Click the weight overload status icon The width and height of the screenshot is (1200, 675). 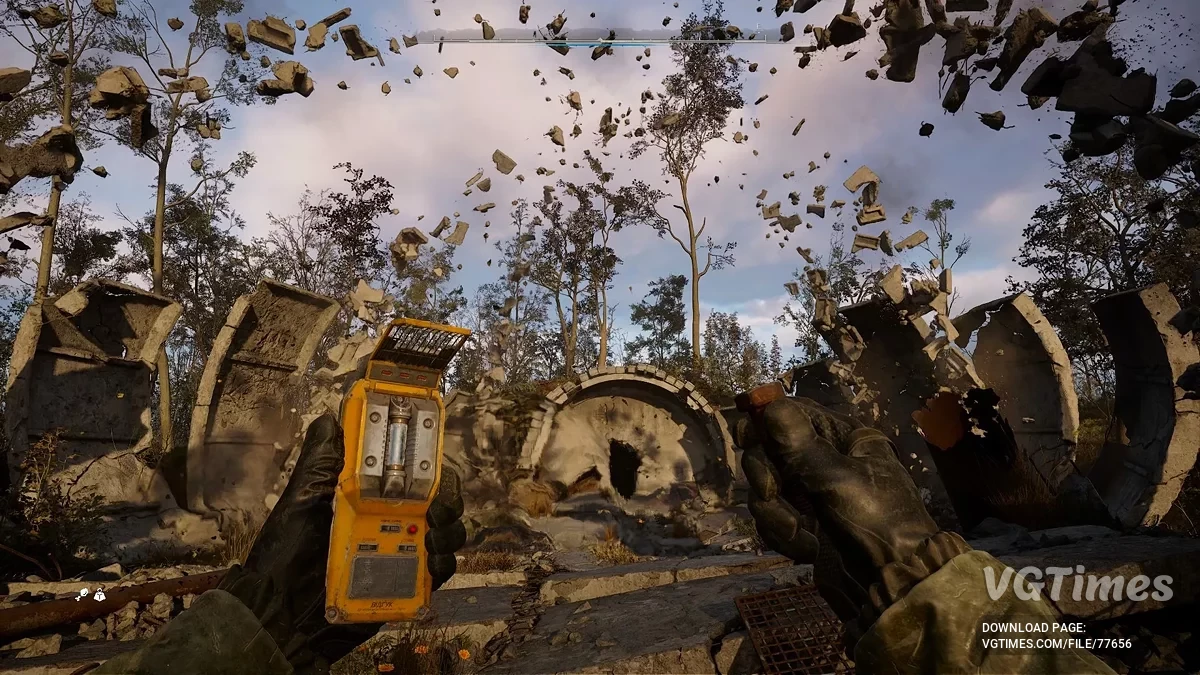(100, 595)
